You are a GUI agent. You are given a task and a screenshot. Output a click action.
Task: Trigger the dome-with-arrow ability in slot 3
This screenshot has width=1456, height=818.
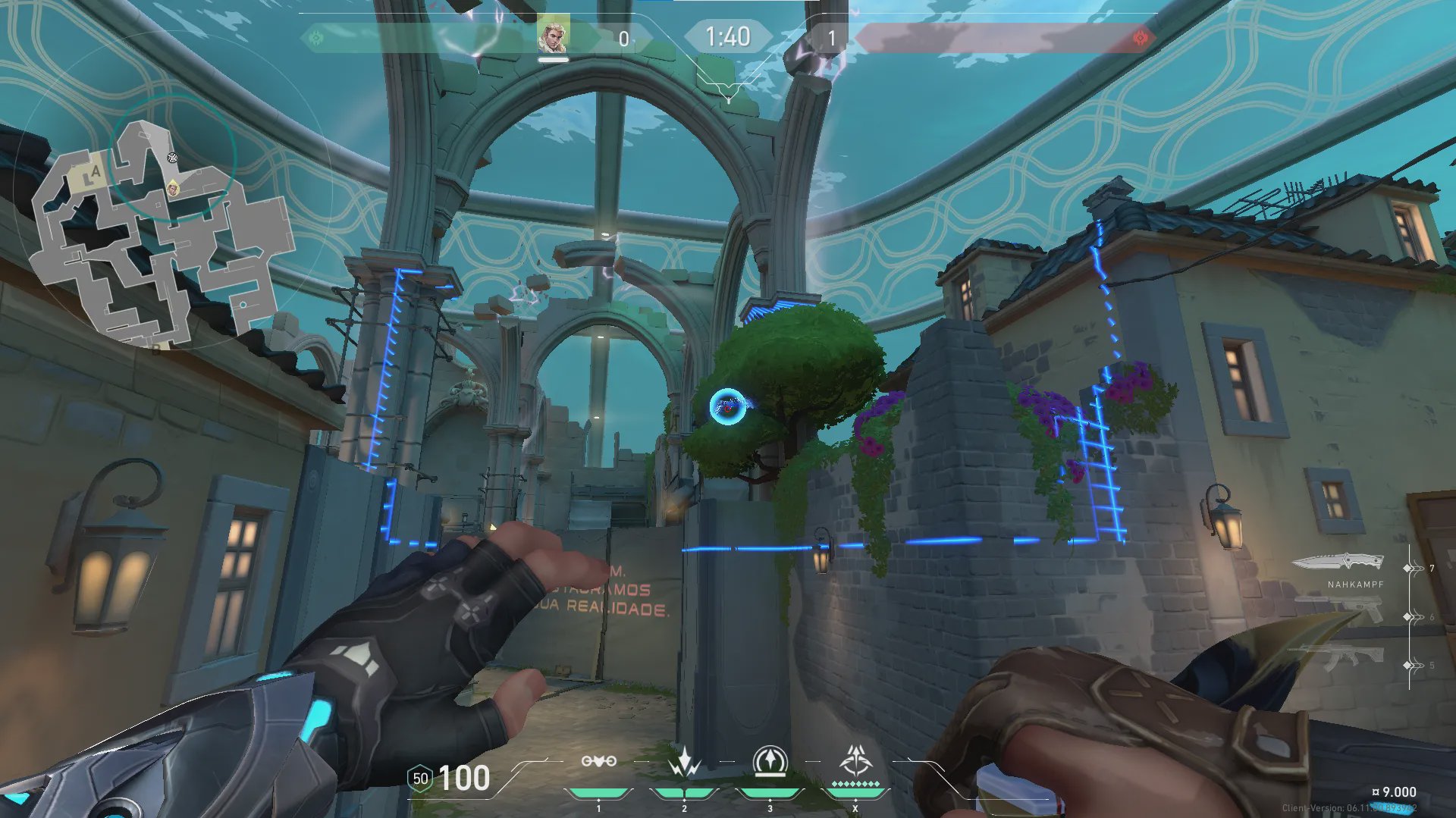click(x=770, y=761)
